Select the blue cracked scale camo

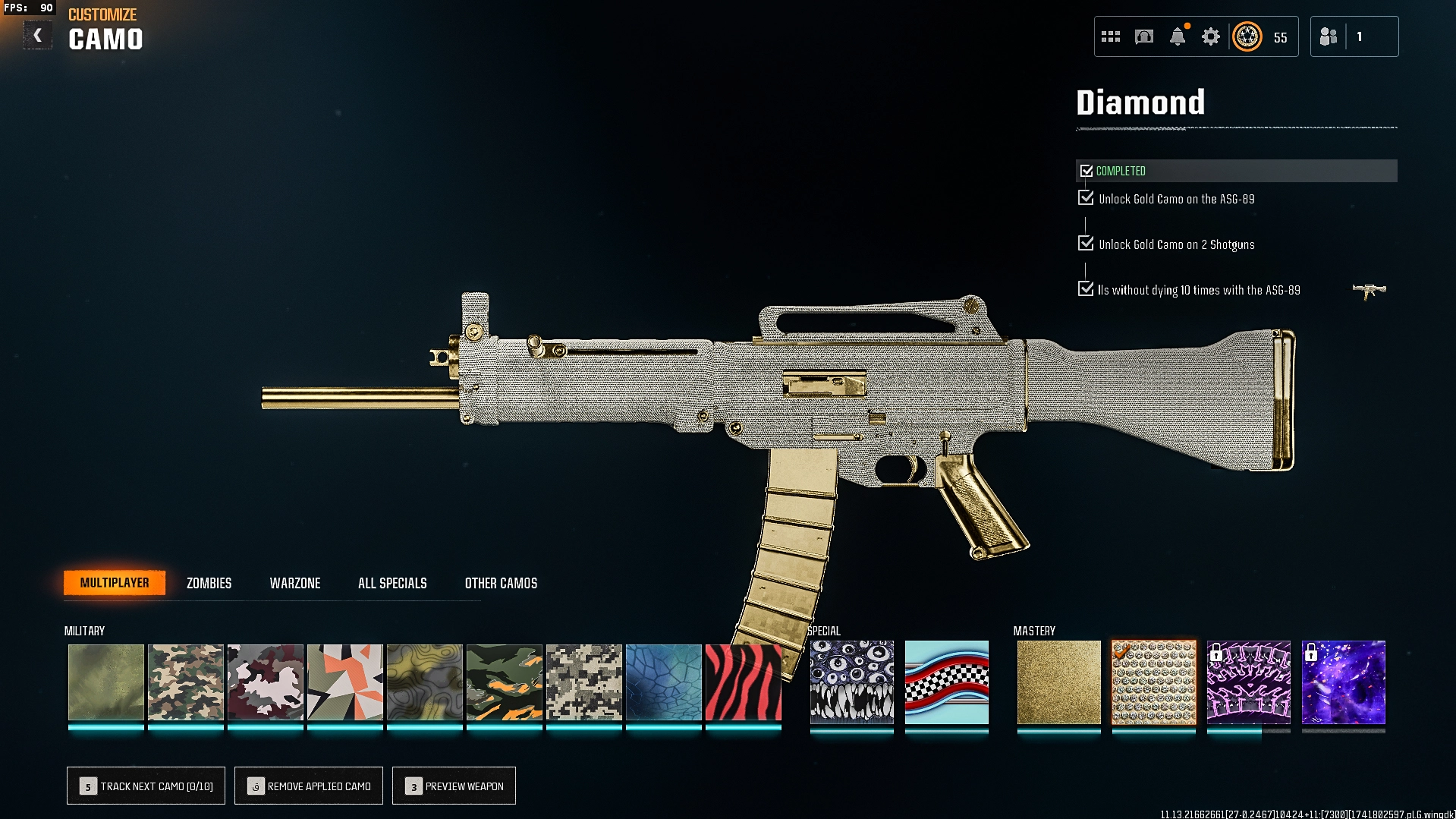[x=663, y=682]
